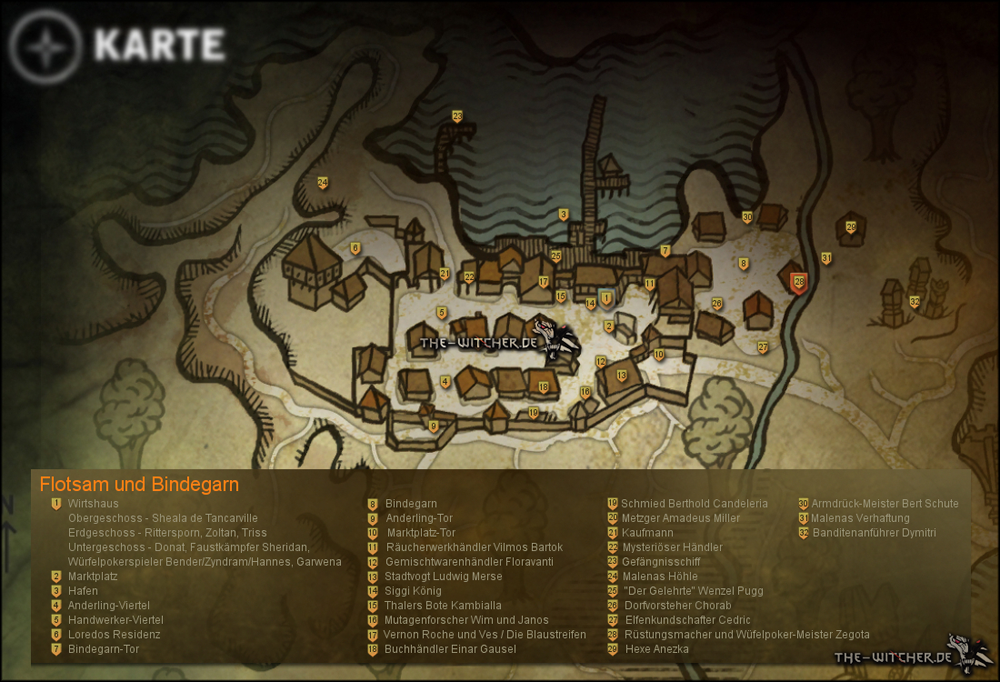
Task: Click the red highlighted marker 28 on the map
Action: [798, 283]
